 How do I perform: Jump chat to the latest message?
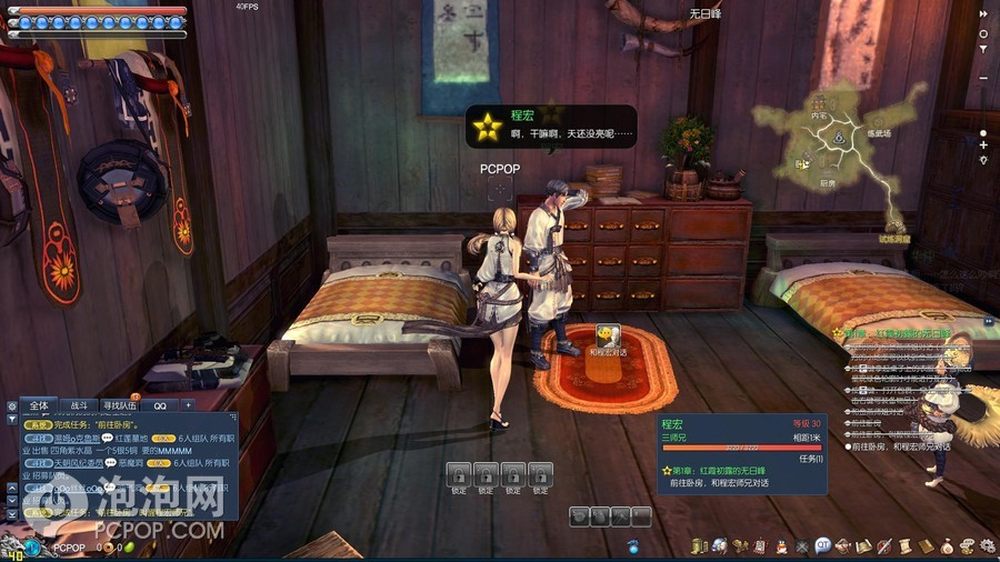12,513
